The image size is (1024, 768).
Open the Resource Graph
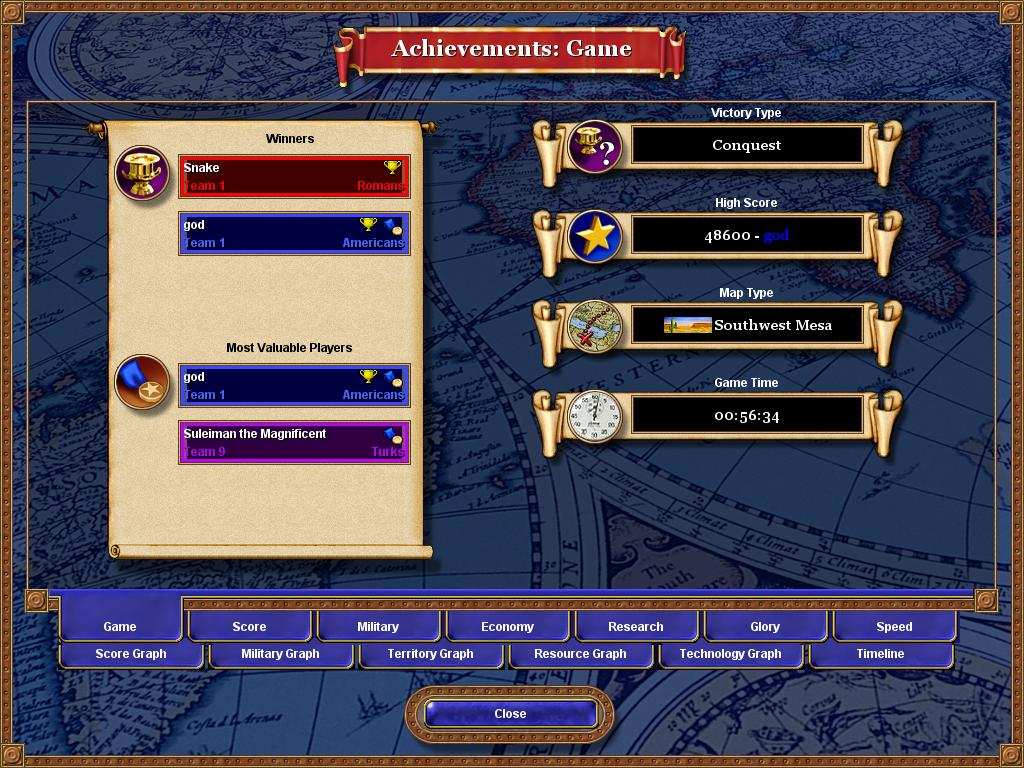click(580, 654)
